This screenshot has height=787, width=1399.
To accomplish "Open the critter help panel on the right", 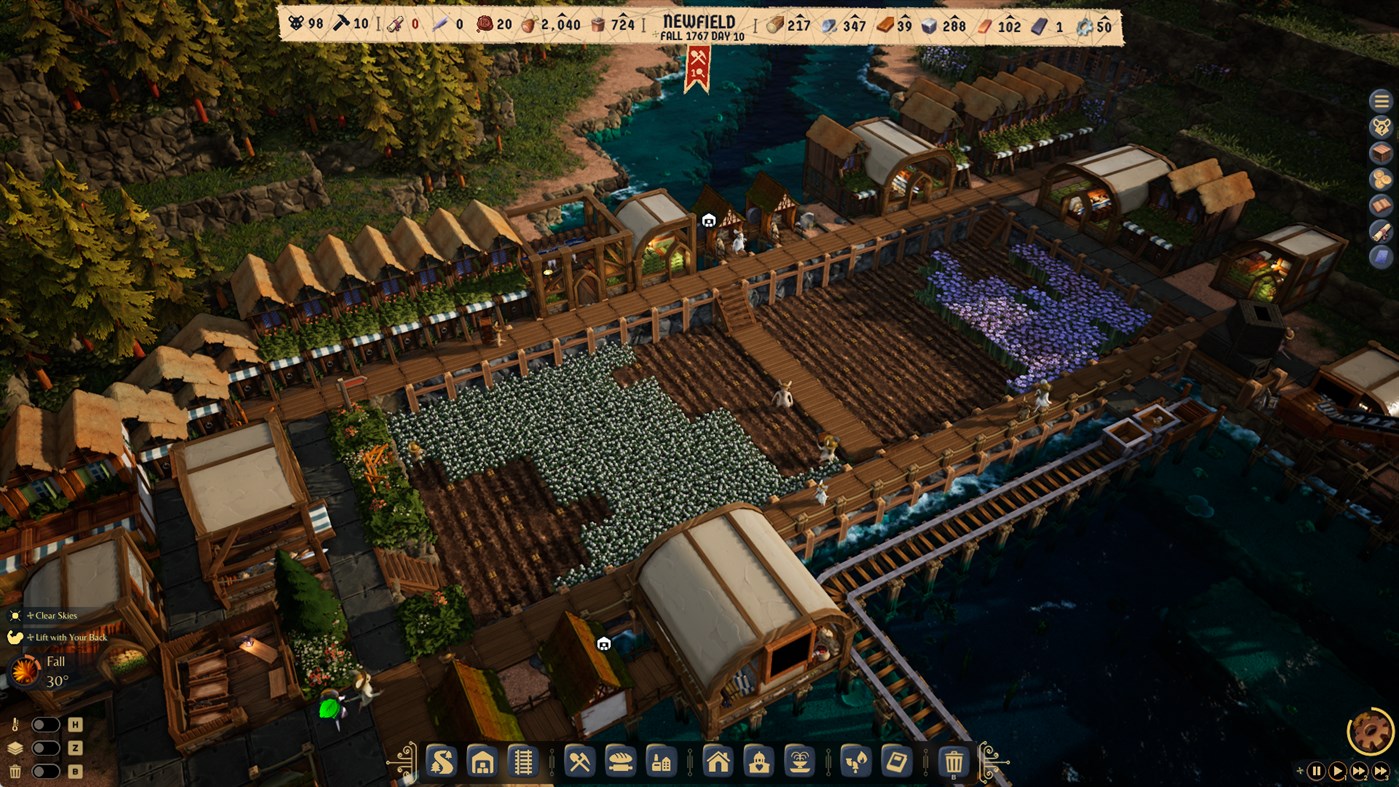I will pos(1381,126).
